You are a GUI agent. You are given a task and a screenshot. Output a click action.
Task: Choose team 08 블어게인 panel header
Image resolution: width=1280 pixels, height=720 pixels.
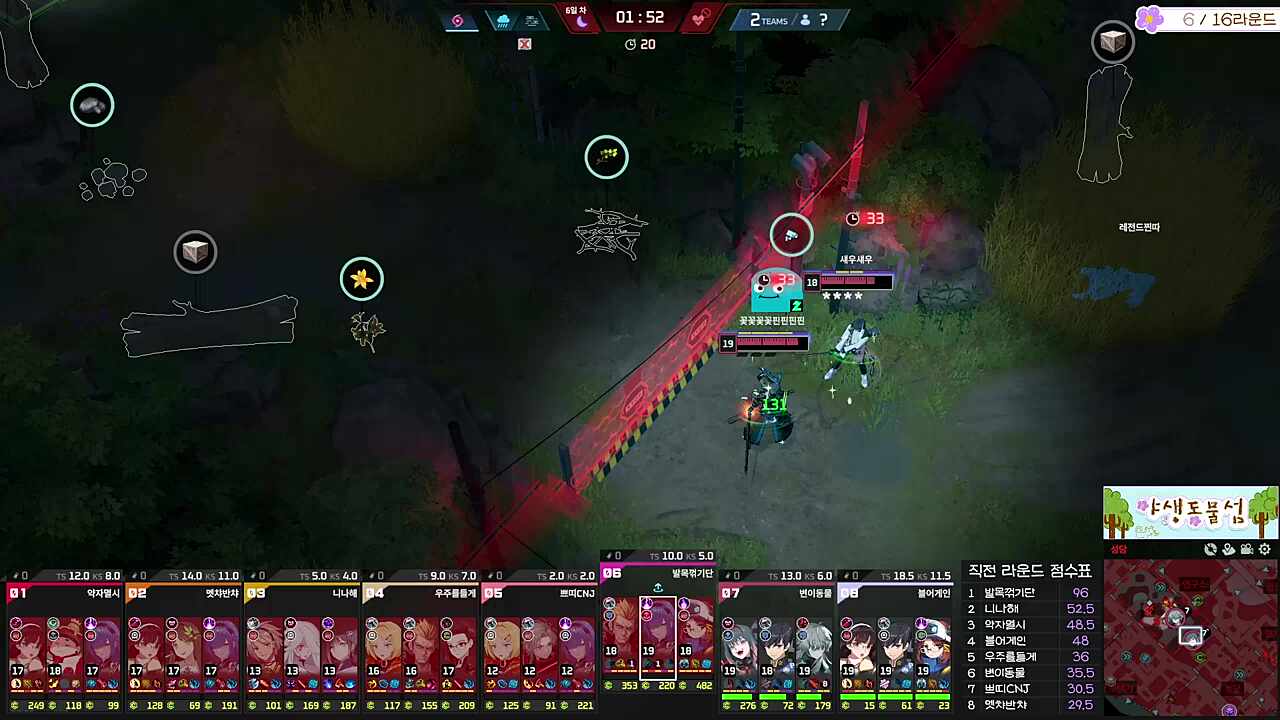pyautogui.click(x=894, y=593)
